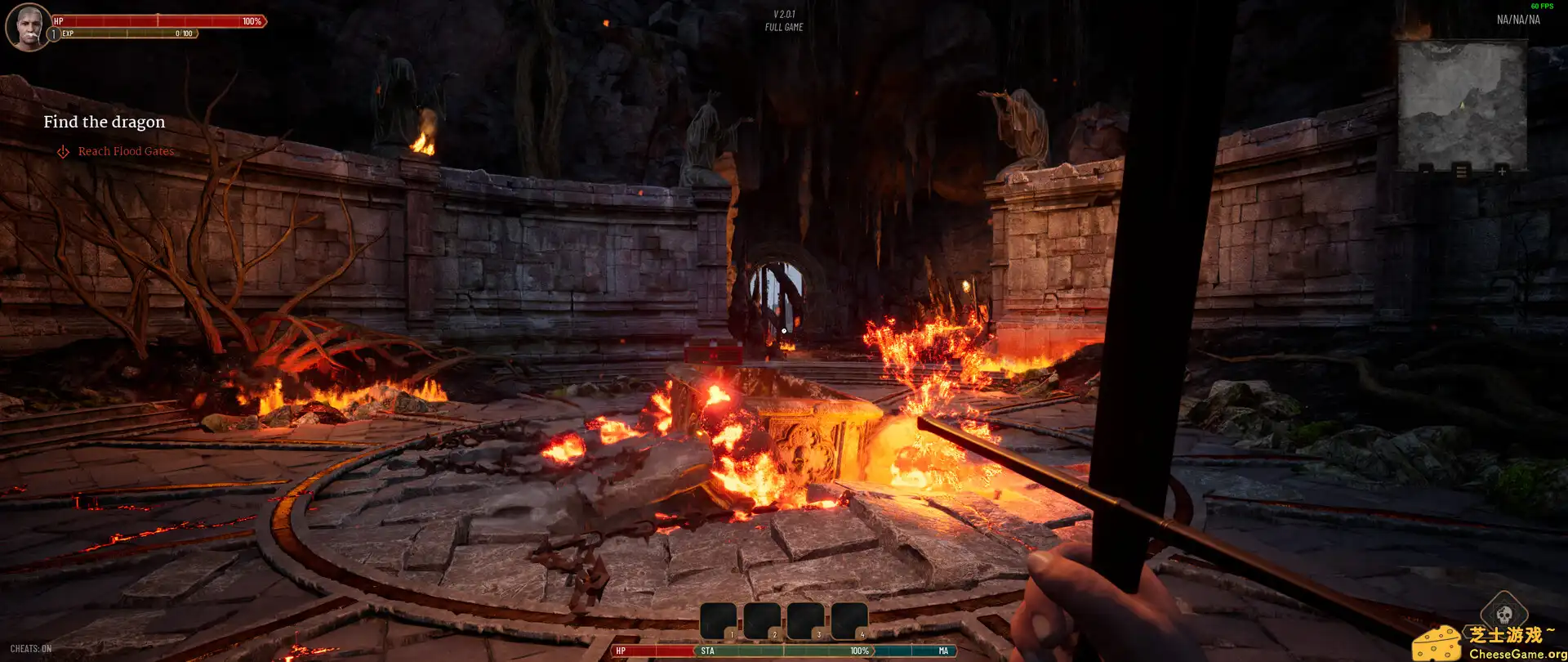Click the objective arrow icon beside Reach Flood Gates
Viewport: 1568px width, 662px height.
62,151
